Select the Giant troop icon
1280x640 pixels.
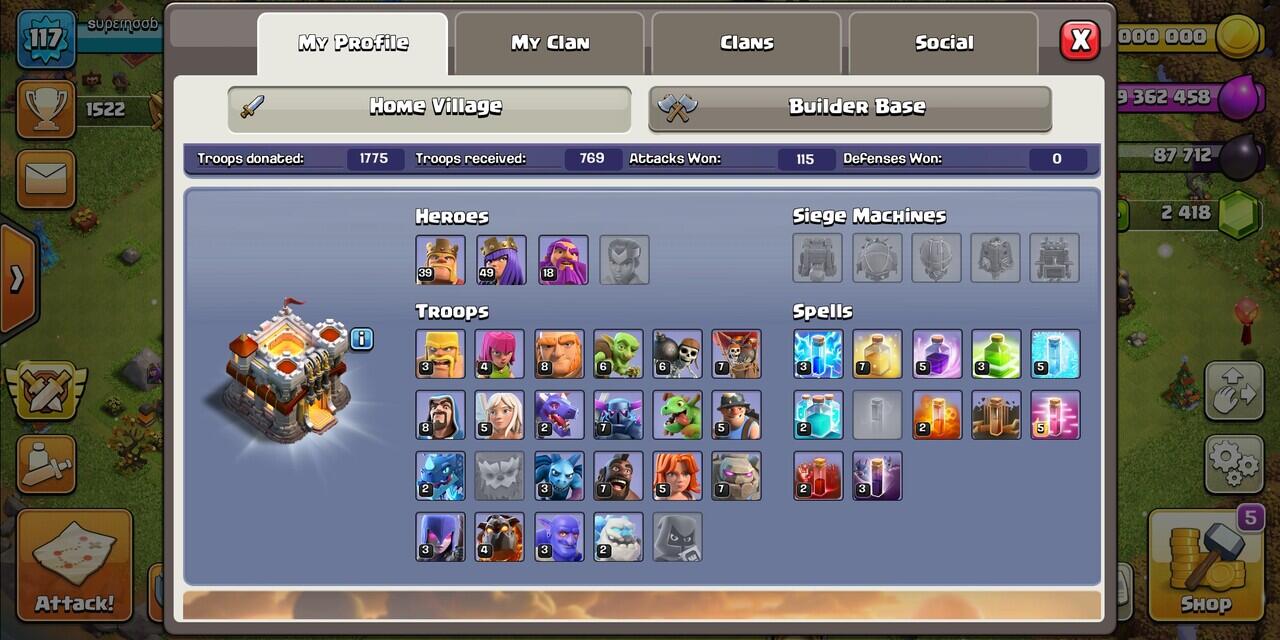tap(559, 354)
